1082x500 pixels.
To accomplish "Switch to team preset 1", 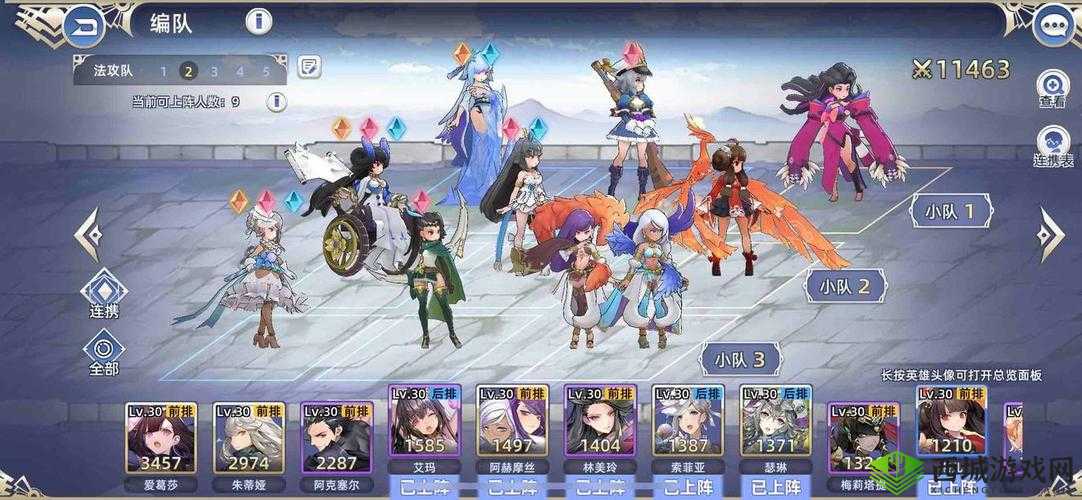I will click(163, 71).
